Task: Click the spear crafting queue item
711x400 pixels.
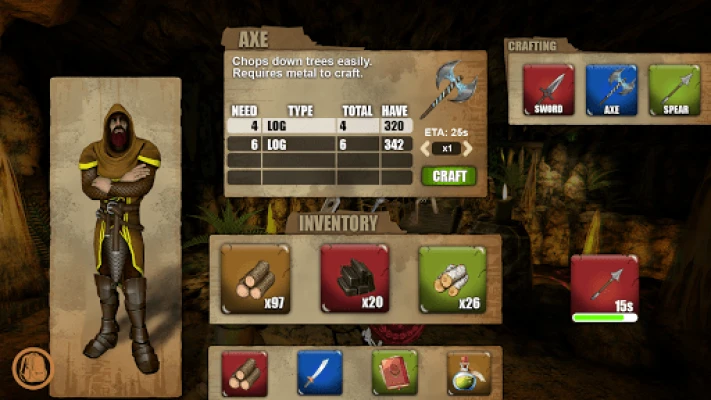Action: pyautogui.click(x=604, y=287)
